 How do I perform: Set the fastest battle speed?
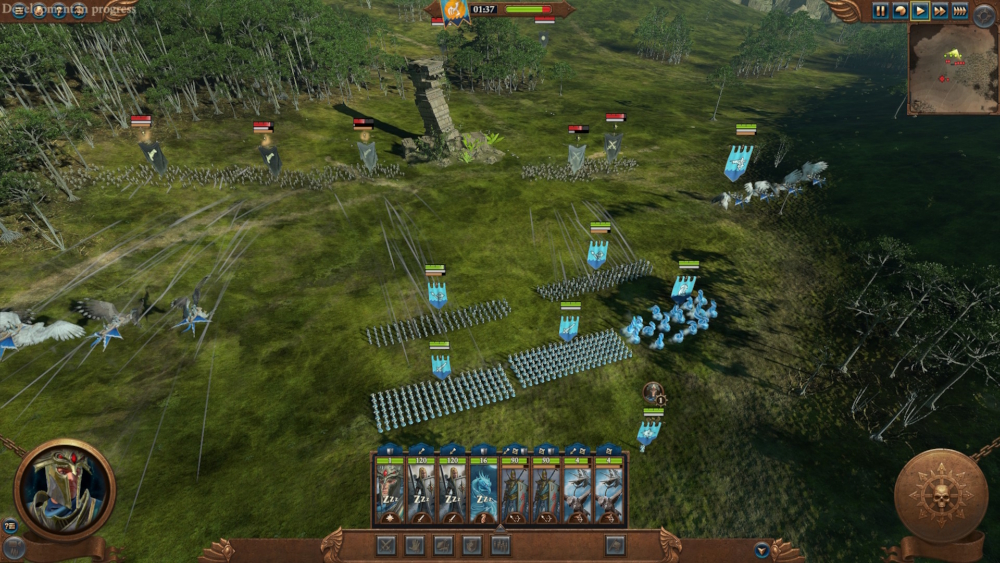(x=960, y=11)
